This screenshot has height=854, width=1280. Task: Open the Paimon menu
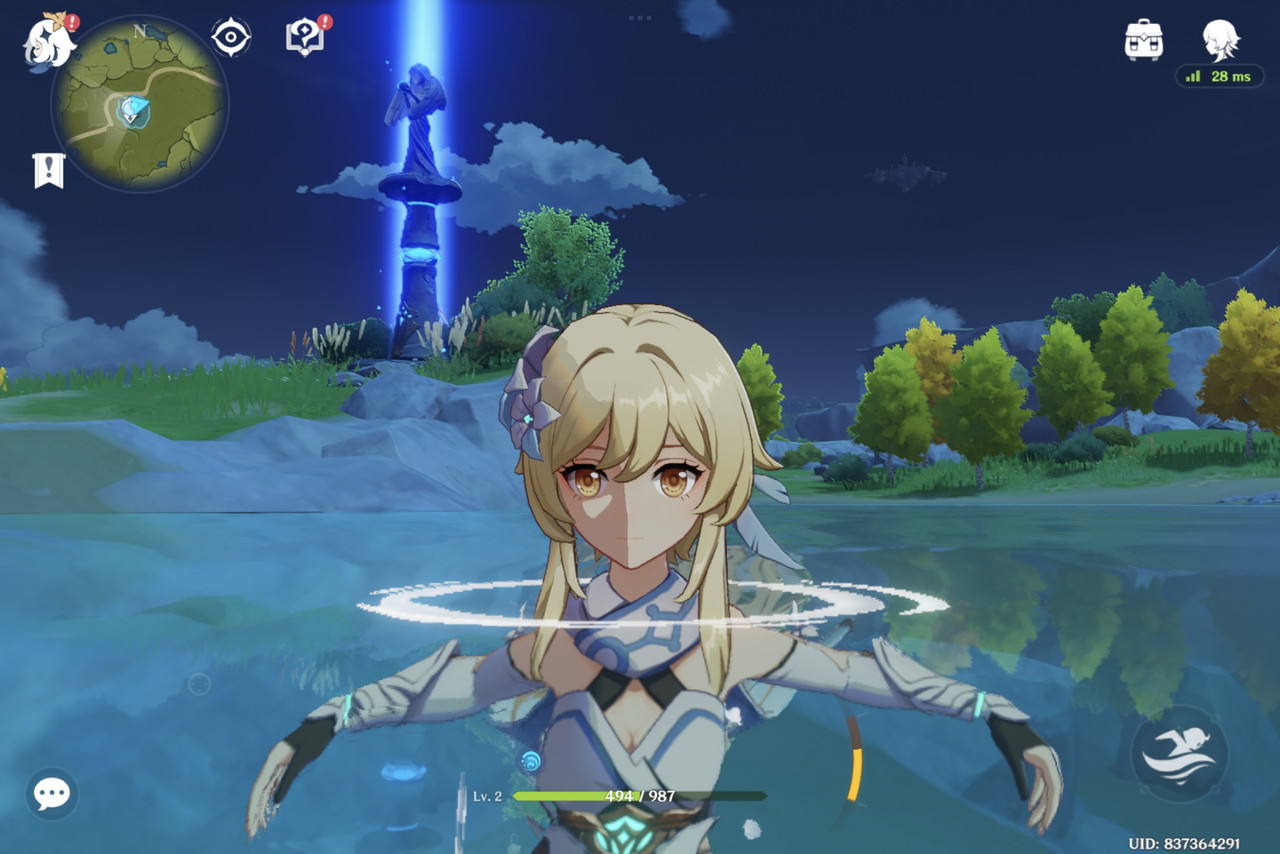coord(48,42)
